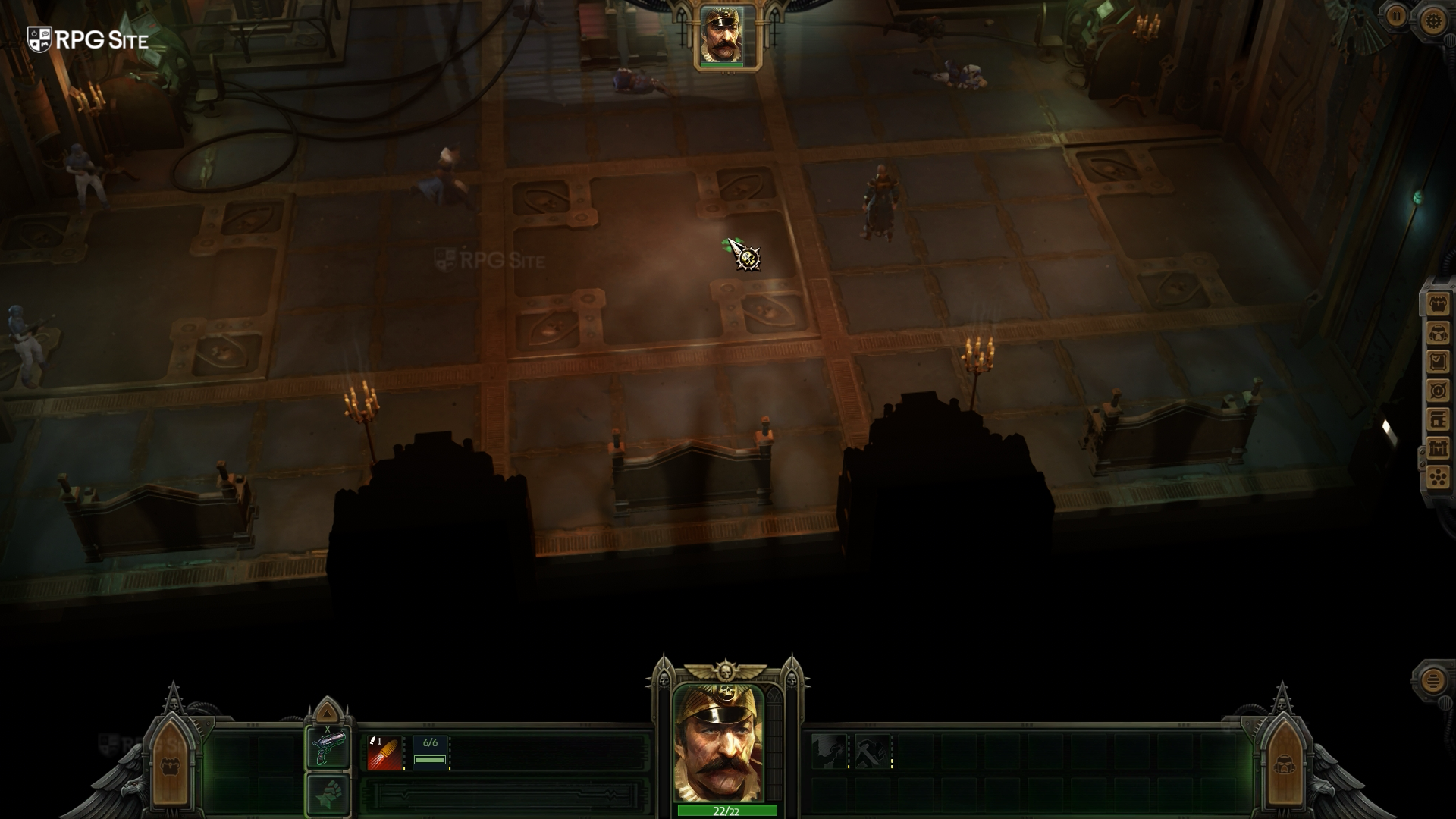Open the character helmet icon in the side menu
This screenshot has width=1456, height=819.
(1438, 334)
